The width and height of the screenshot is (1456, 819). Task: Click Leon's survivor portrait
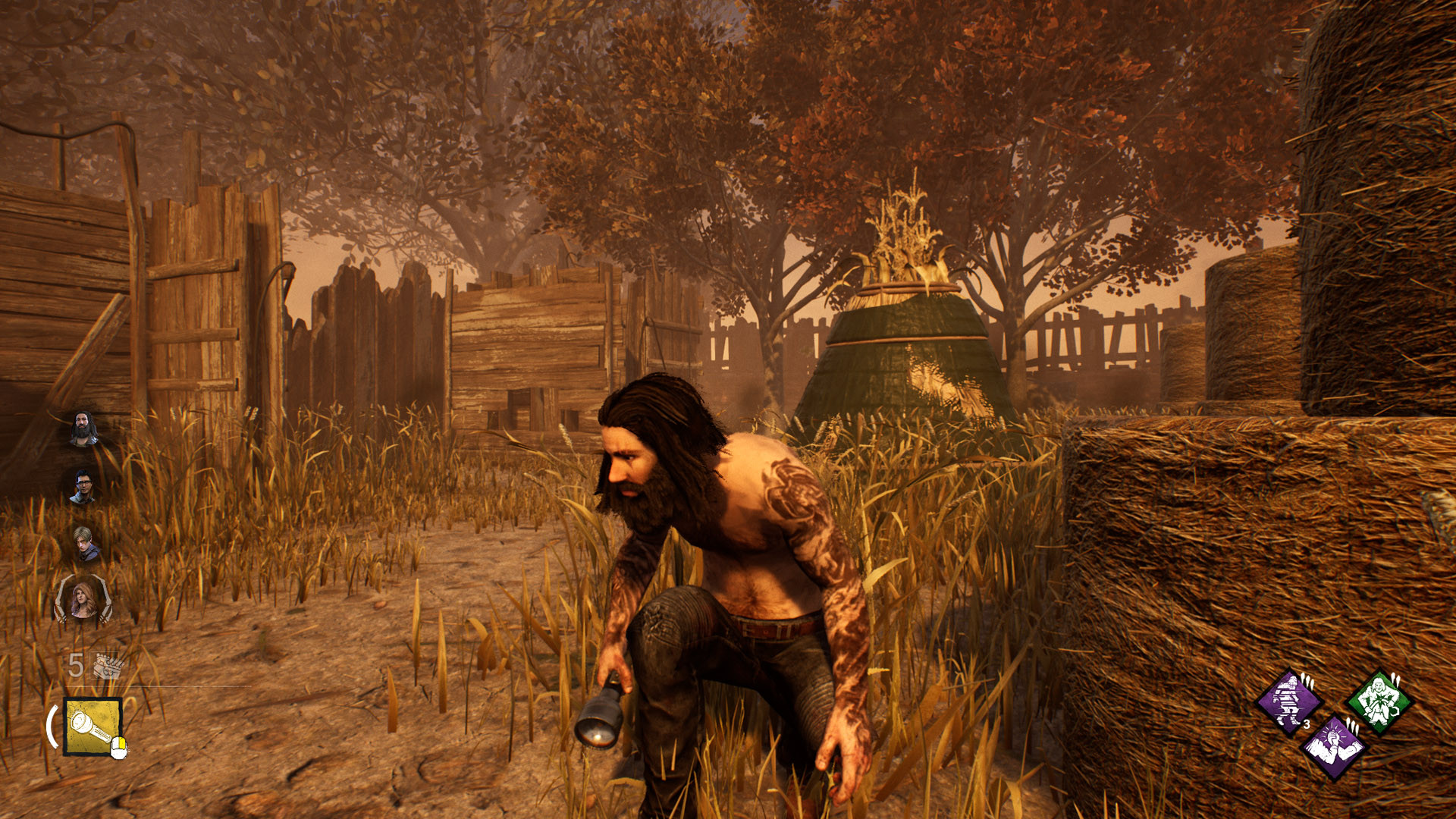click(85, 544)
